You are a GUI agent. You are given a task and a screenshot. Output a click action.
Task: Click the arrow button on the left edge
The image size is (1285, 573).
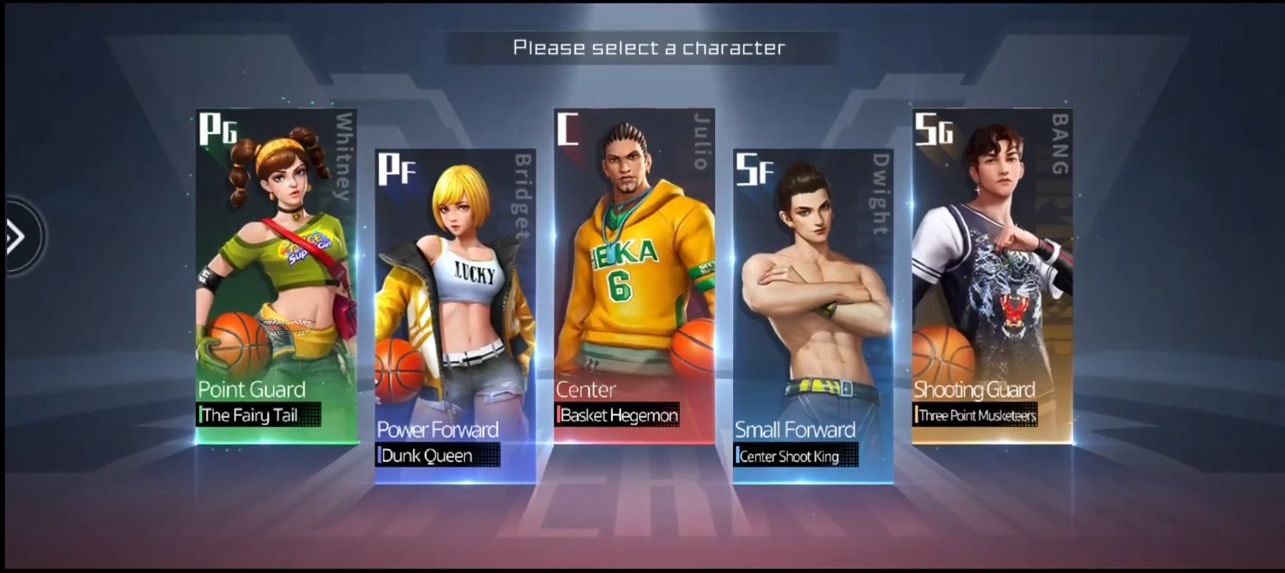pyautogui.click(x=17, y=237)
